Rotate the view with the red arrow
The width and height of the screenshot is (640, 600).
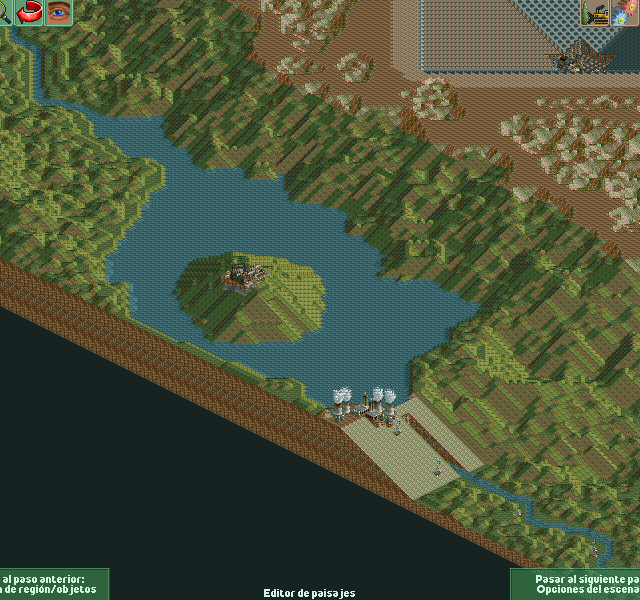30,13
